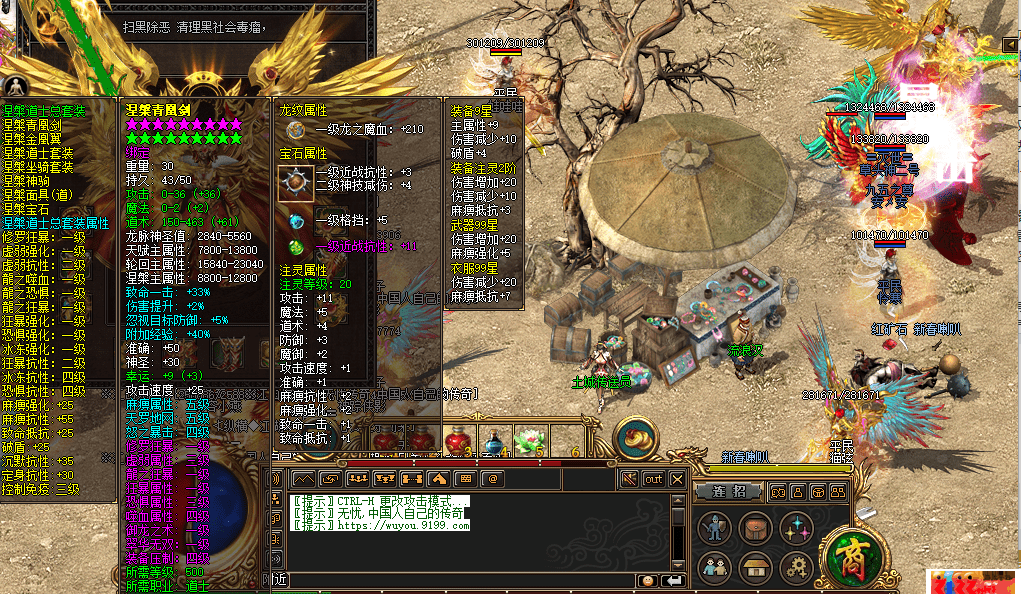Click the golden swirl round button

635,438
